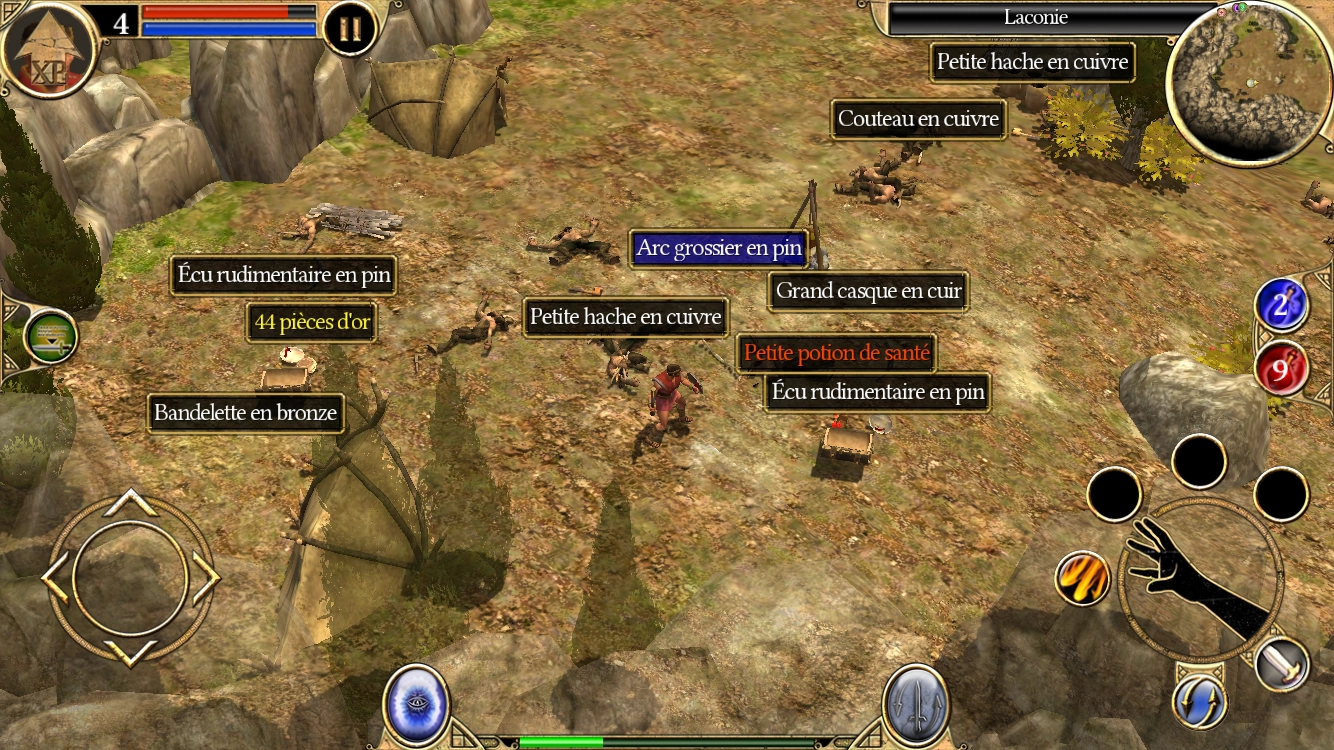Pause the game with the pause button

tap(350, 29)
